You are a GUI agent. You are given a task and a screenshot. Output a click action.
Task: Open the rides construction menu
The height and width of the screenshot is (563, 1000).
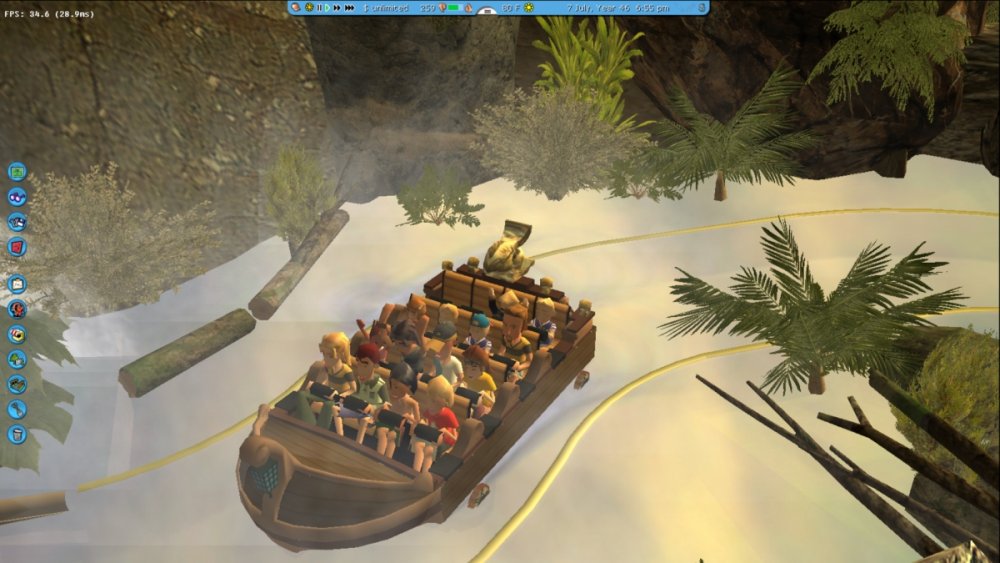17,309
